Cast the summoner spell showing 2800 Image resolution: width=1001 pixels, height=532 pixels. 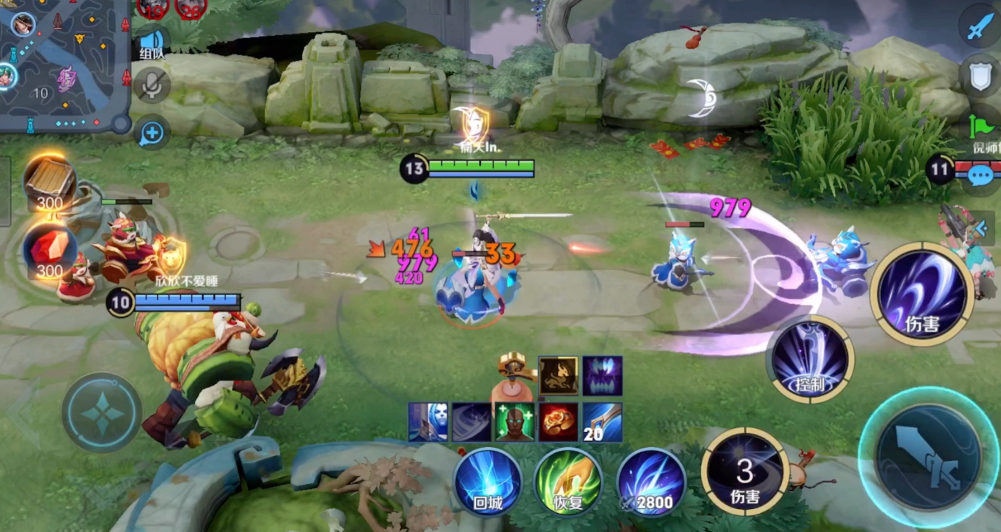click(650, 481)
